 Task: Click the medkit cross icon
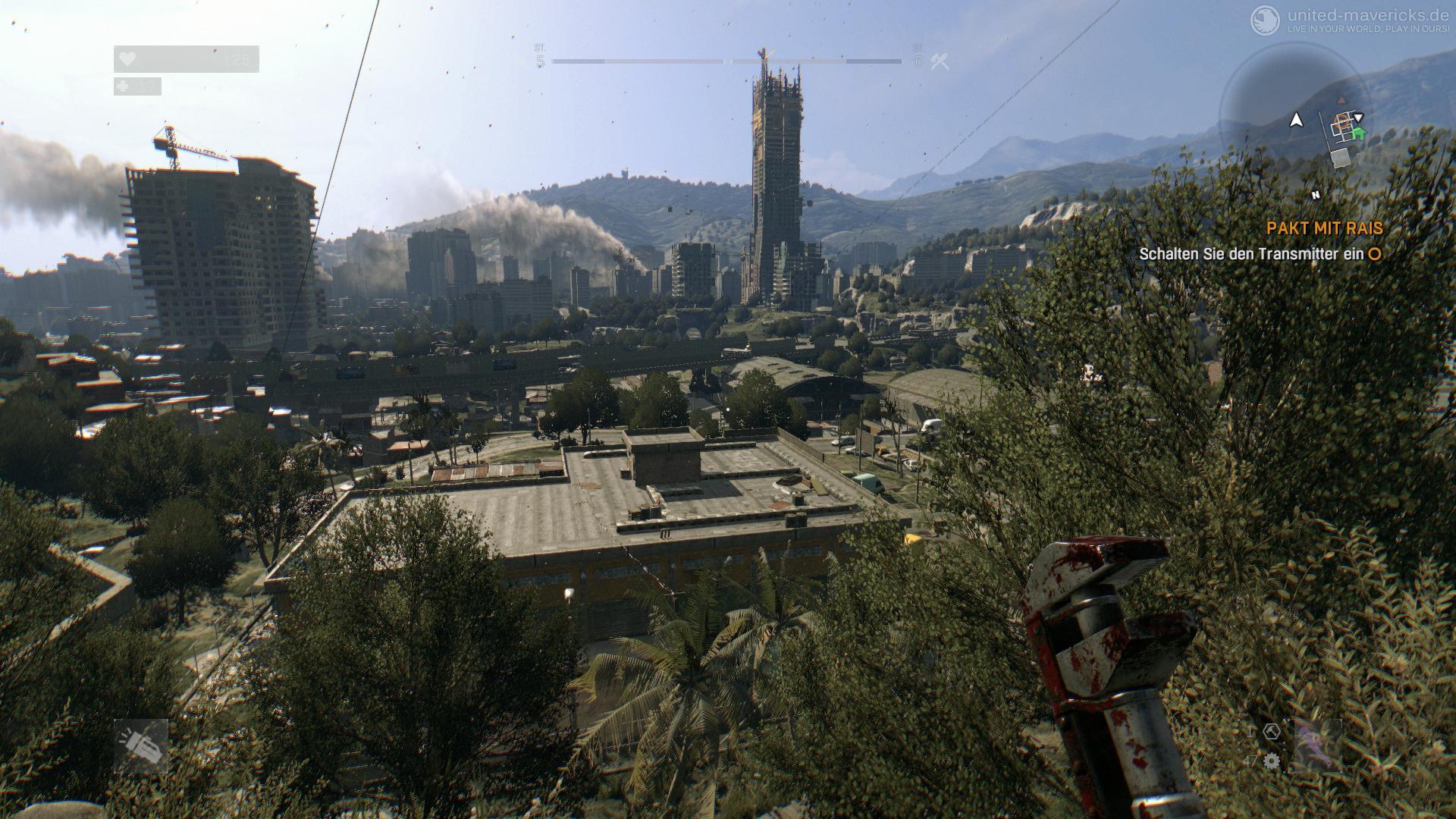coord(124,86)
